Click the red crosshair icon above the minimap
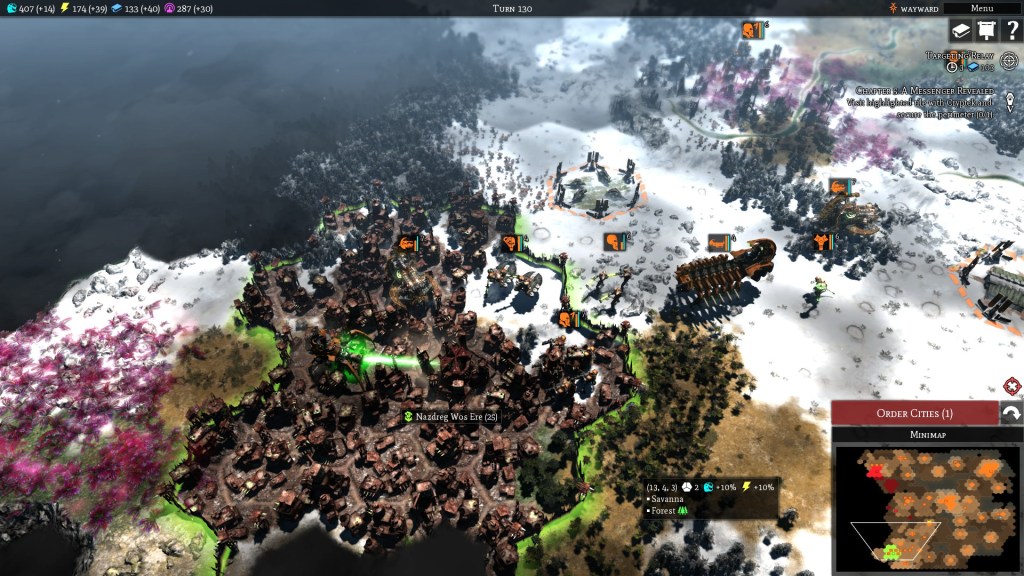 [x=1011, y=386]
